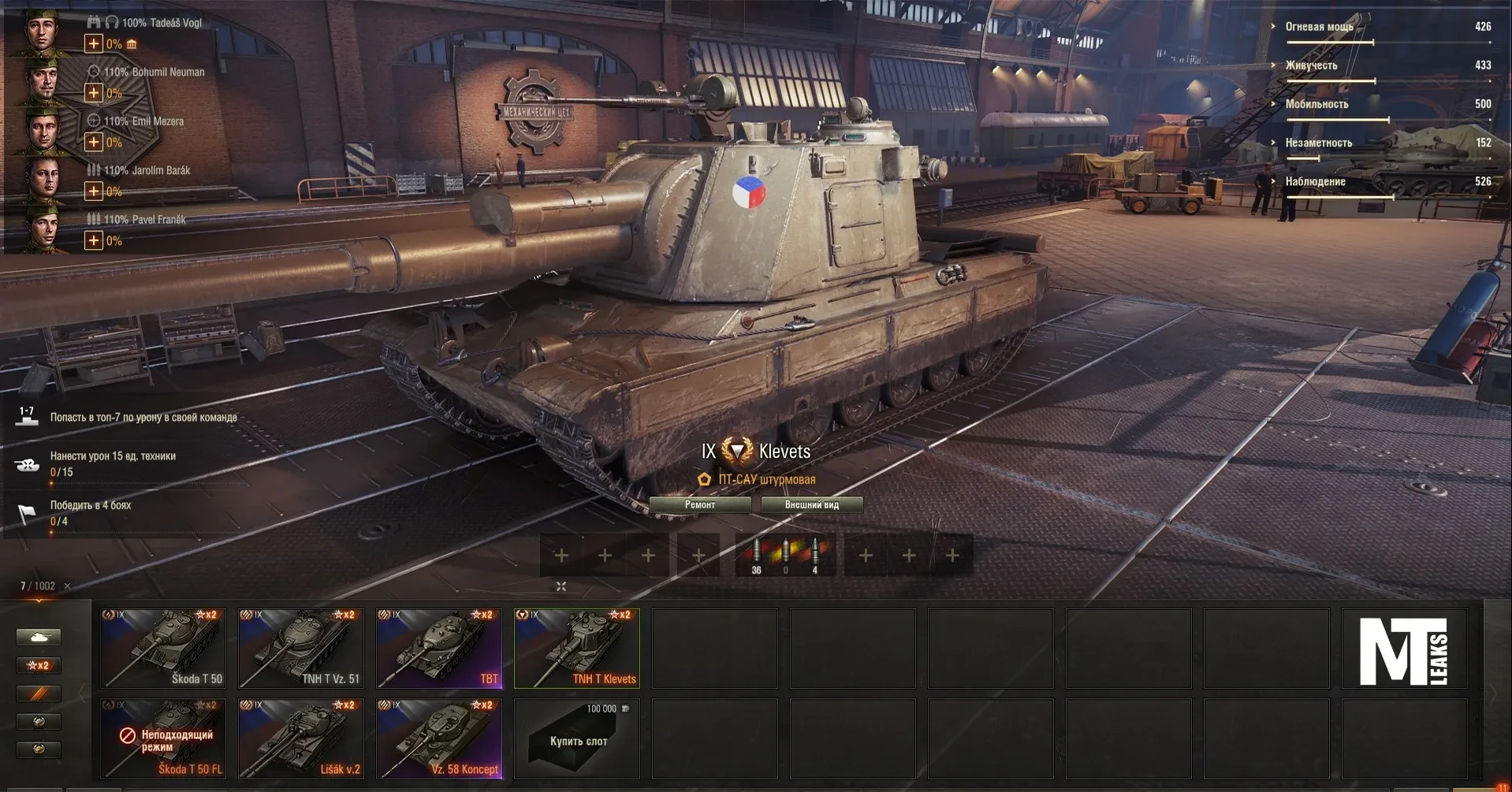Select the Vz. 58 Koncept tank
The image size is (1512, 792).
[x=439, y=739]
